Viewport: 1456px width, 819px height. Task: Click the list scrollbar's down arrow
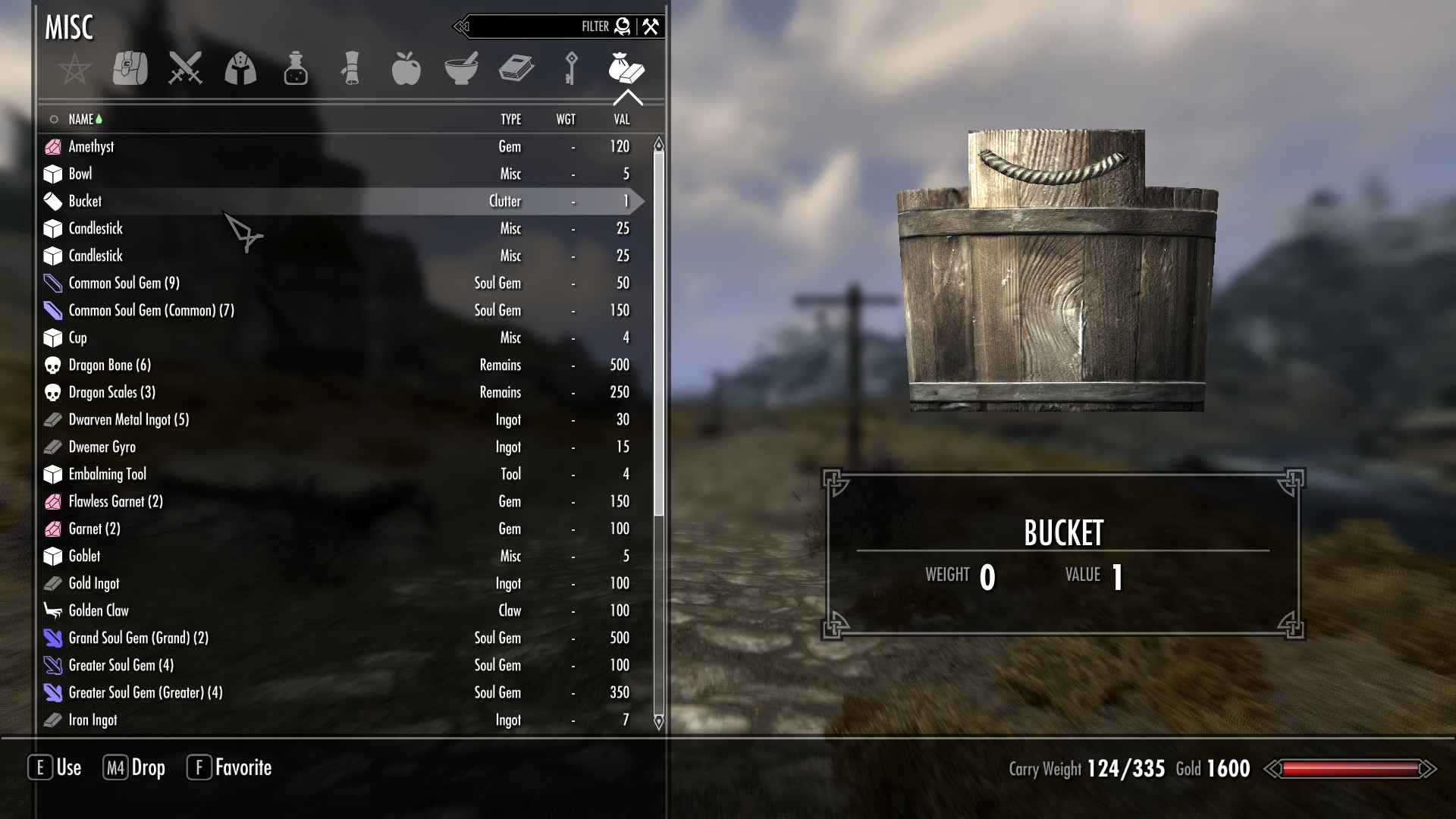[x=658, y=721]
